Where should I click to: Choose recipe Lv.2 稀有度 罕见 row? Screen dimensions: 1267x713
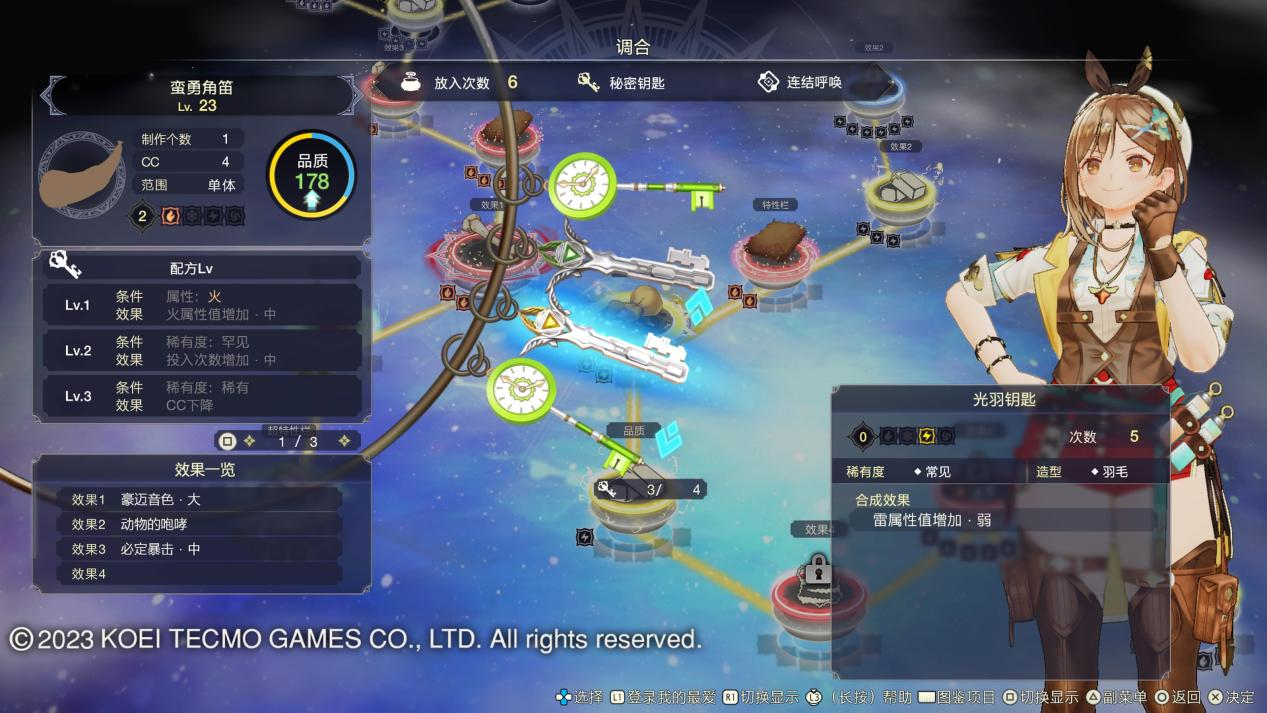click(x=202, y=350)
